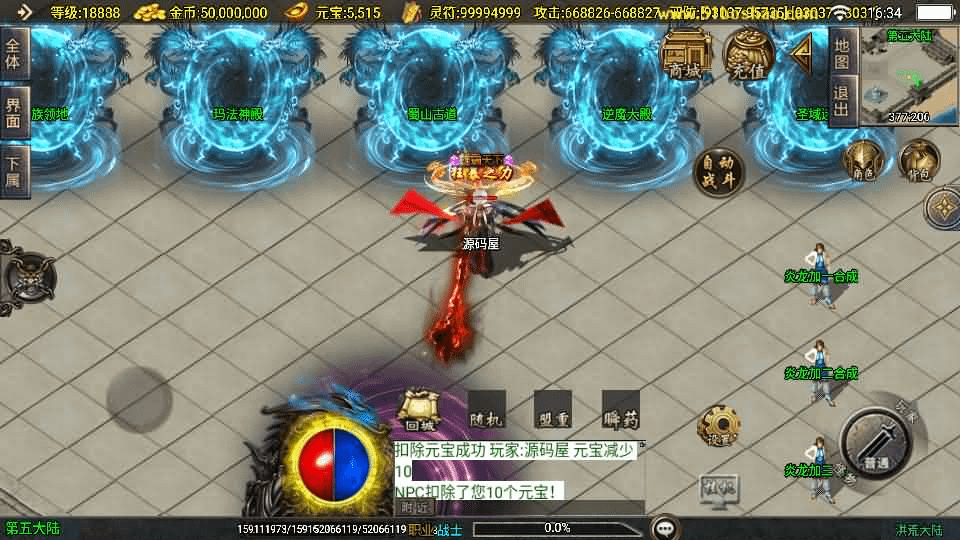Open the 角色 character sheet
960x540 pixels.
click(x=863, y=161)
